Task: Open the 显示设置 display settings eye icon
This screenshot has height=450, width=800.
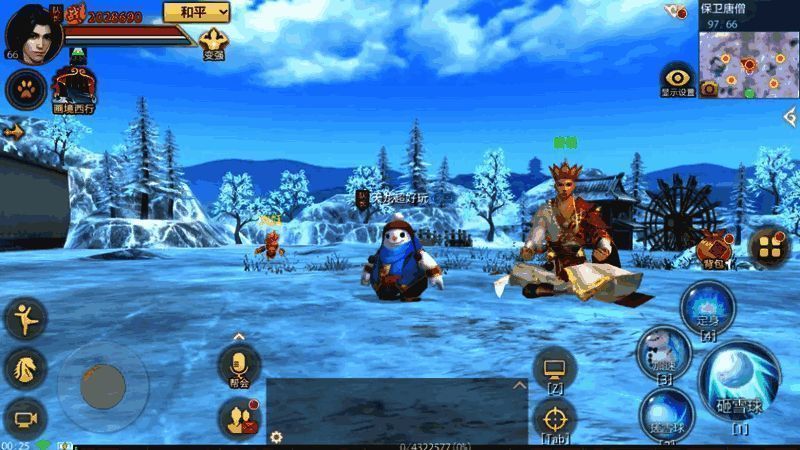Action: (x=677, y=78)
